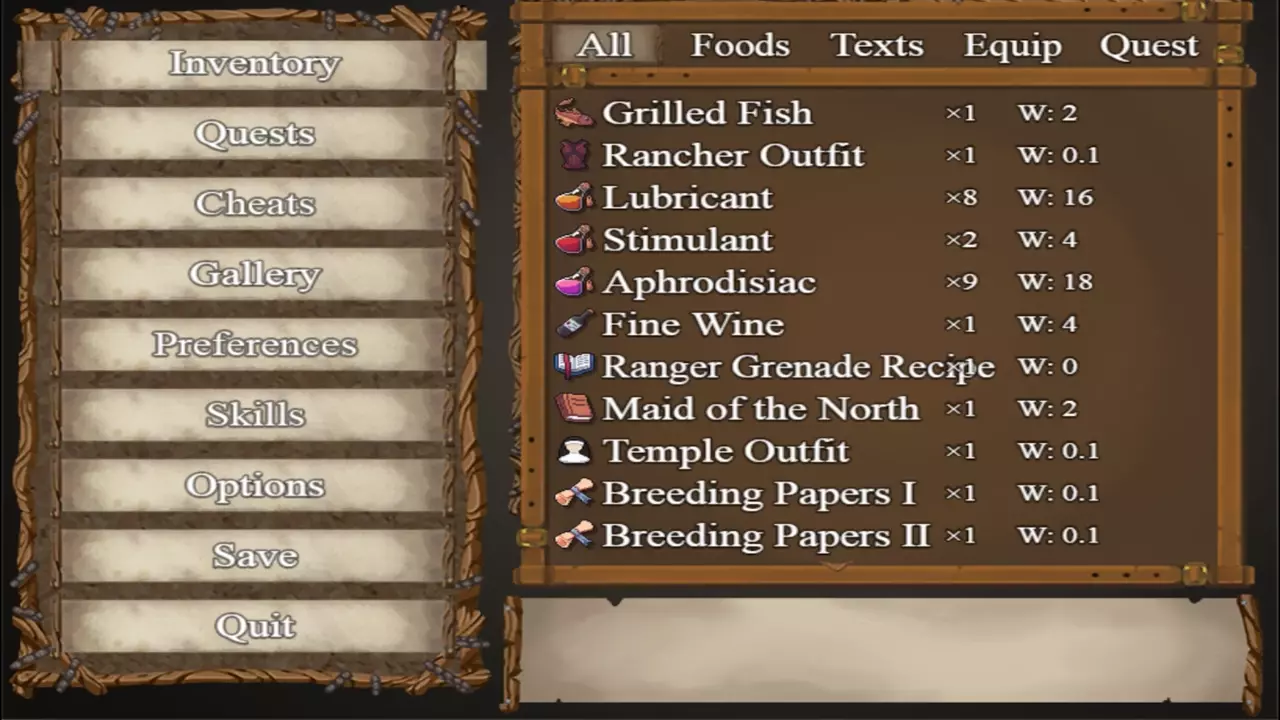Open the Quests menu
The height and width of the screenshot is (720, 1280).
[x=254, y=134]
